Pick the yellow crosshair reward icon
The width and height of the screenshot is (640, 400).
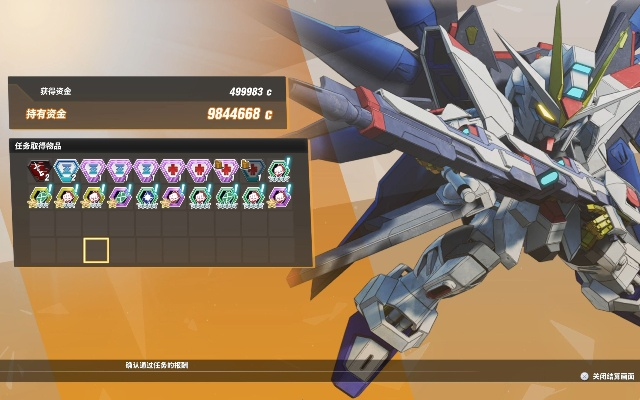[x=41, y=196]
